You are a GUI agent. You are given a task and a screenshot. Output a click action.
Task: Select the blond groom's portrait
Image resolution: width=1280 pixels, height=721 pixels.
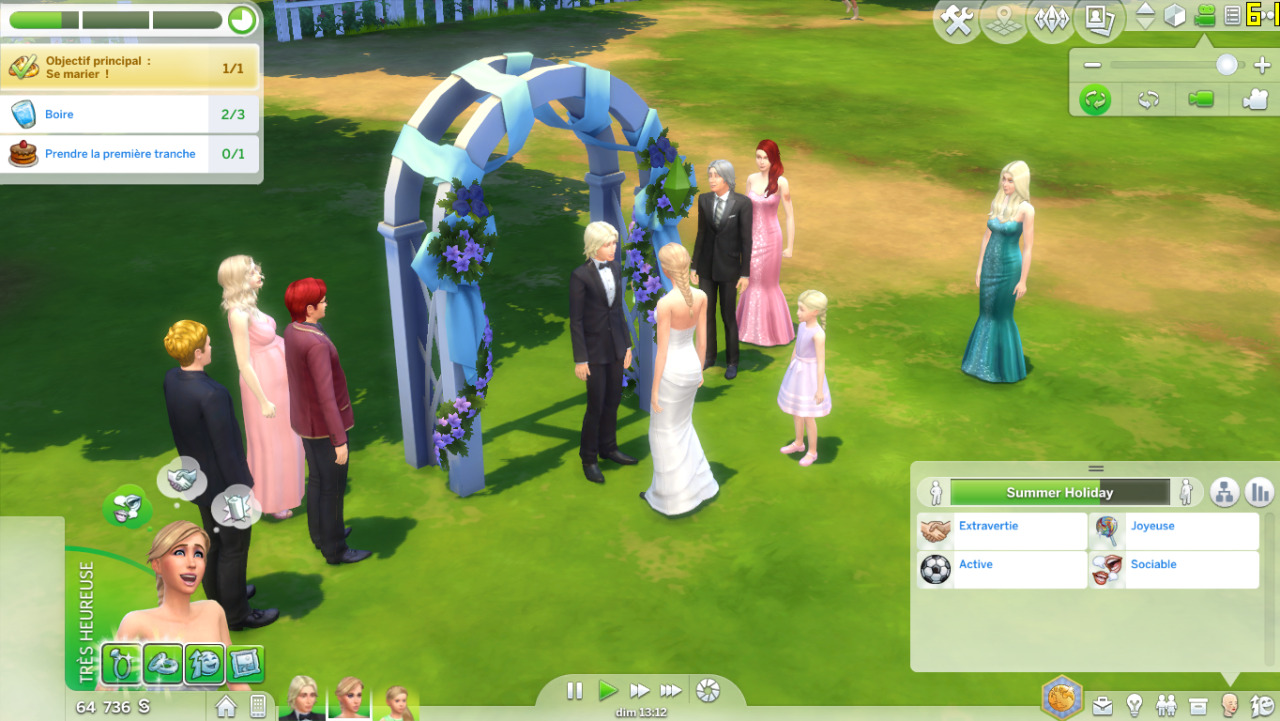click(x=302, y=699)
